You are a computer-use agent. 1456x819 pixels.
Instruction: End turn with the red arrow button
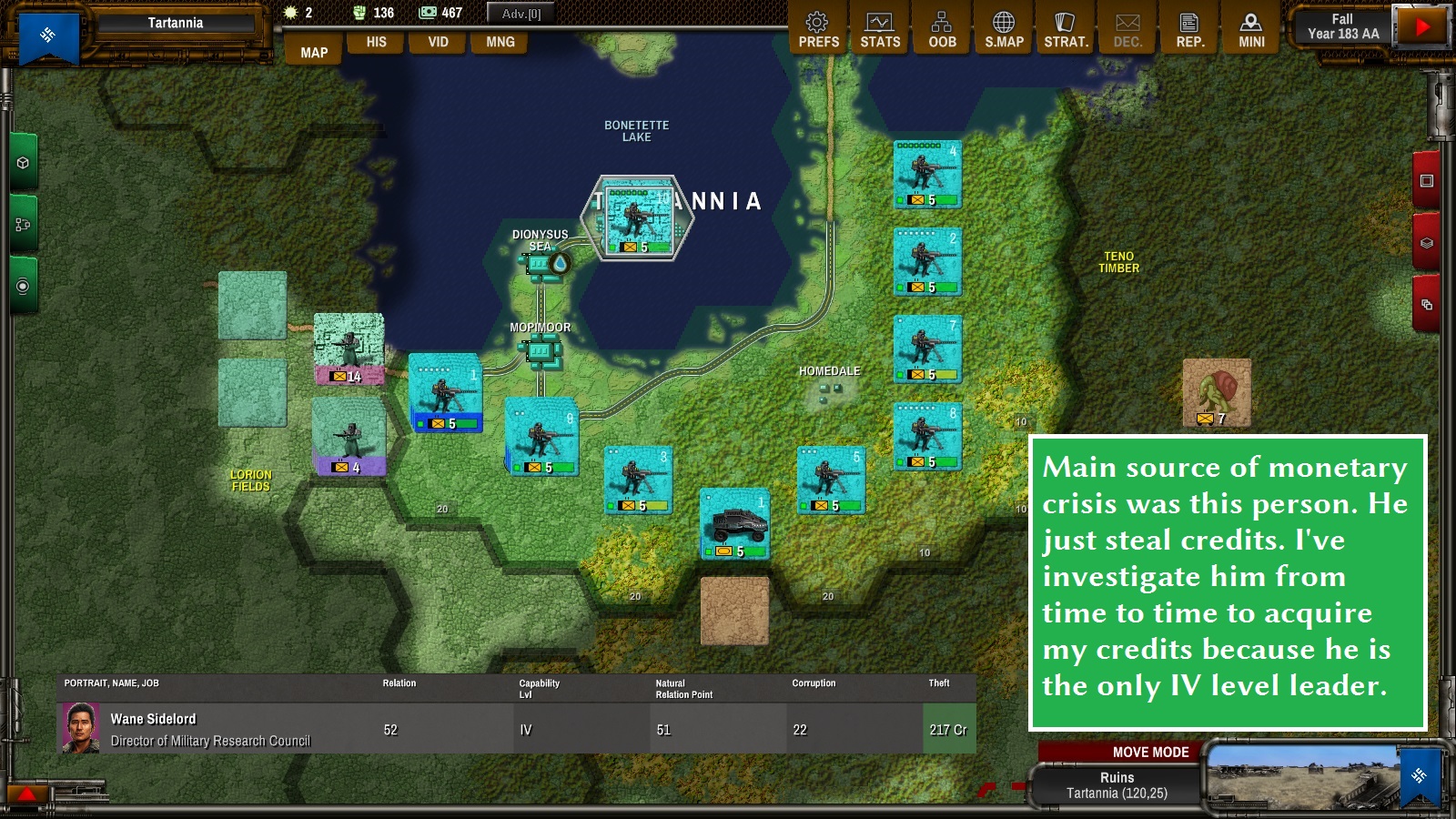coord(1421,27)
